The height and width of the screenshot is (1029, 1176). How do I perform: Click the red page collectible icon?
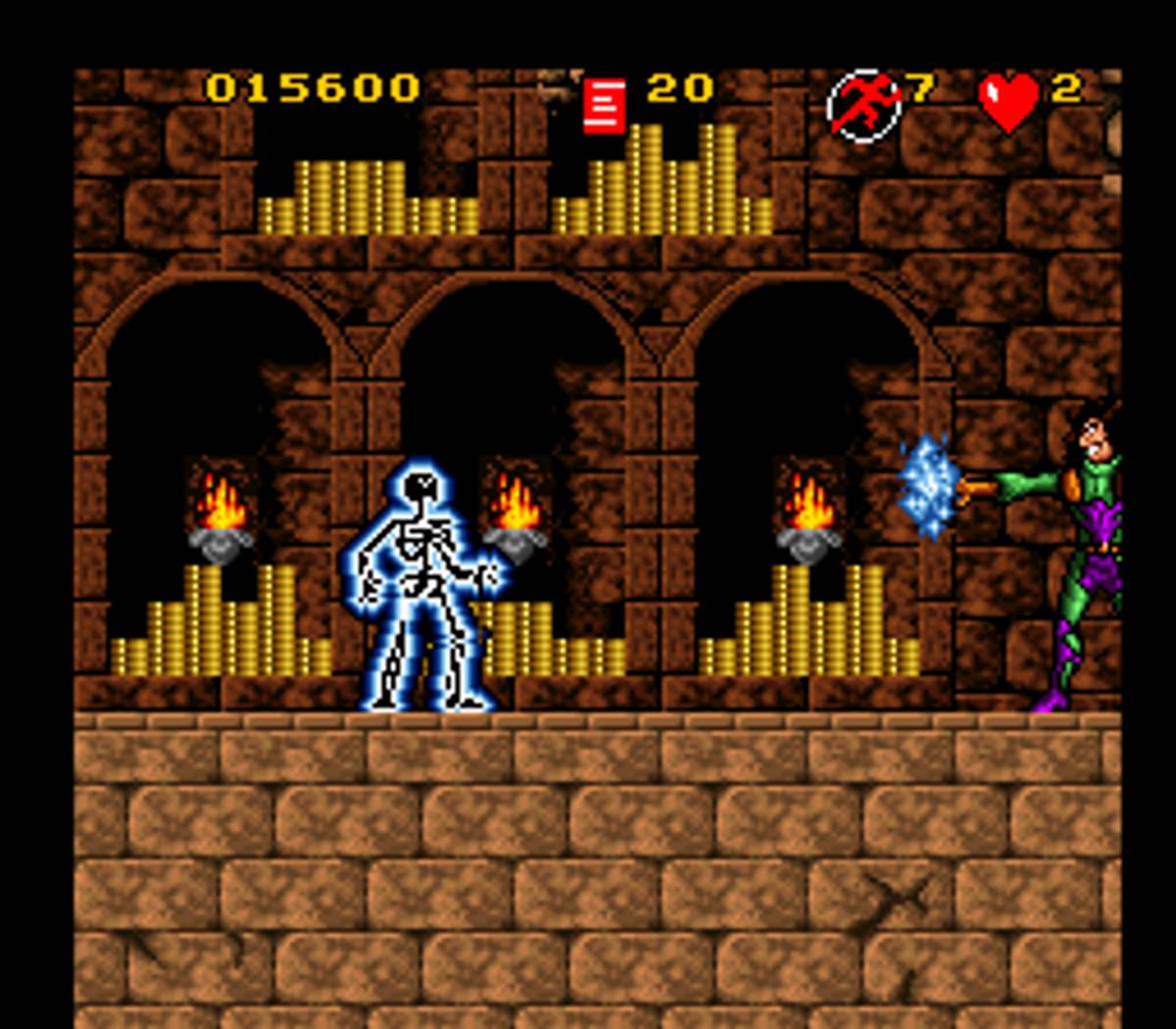click(x=604, y=105)
